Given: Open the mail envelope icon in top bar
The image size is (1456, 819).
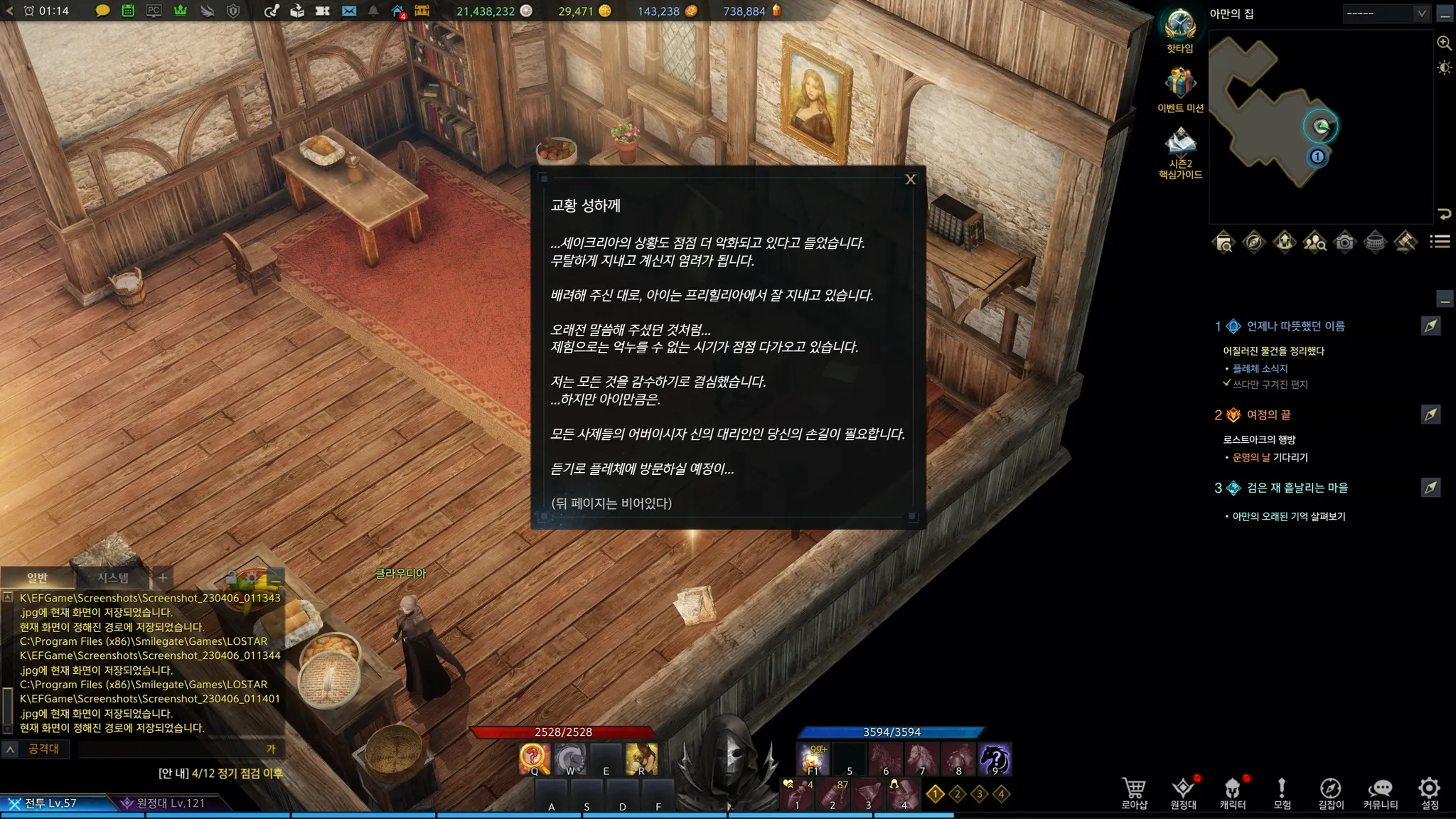Looking at the screenshot, I should (348, 11).
